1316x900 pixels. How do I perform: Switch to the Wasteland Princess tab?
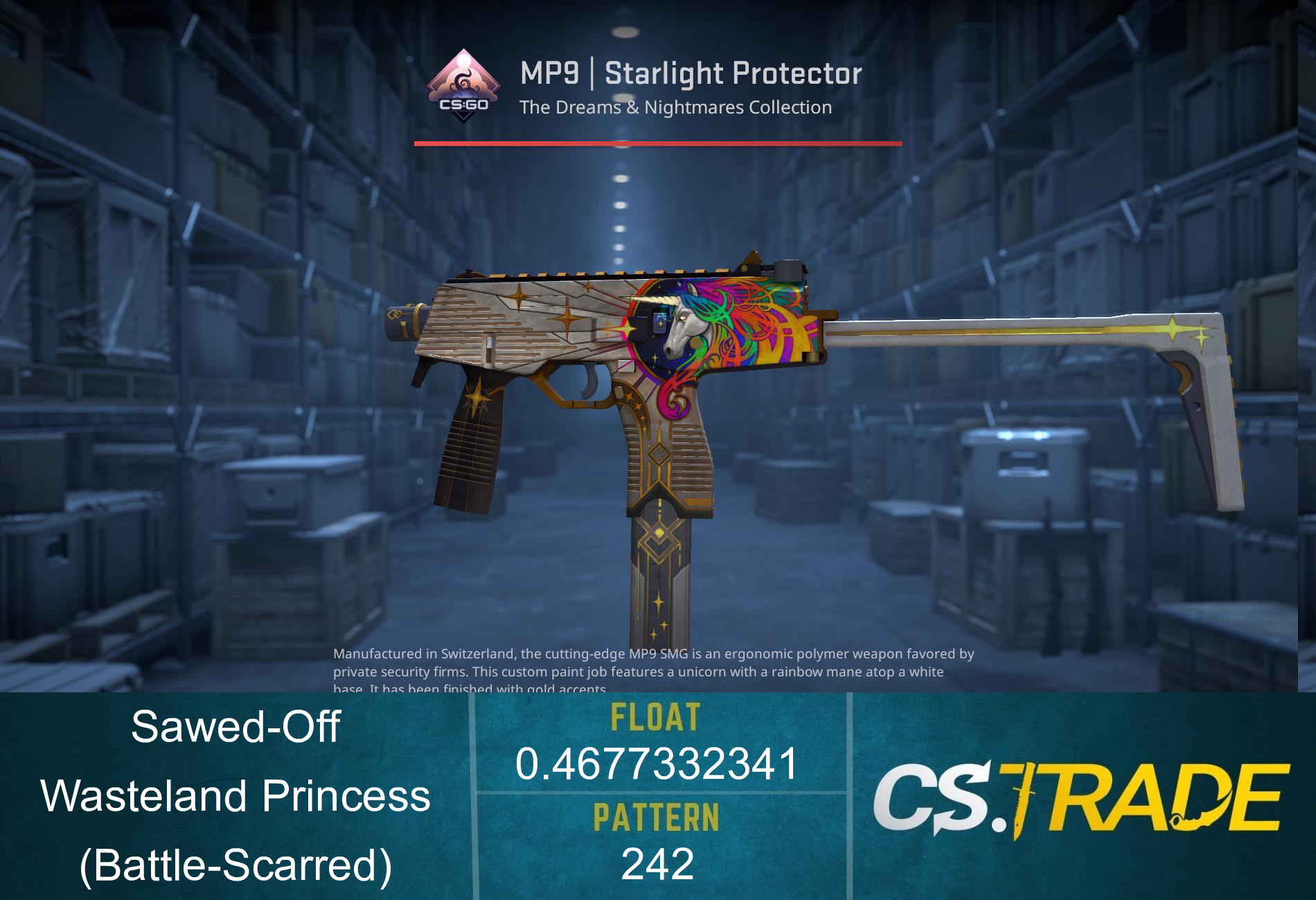(x=235, y=796)
